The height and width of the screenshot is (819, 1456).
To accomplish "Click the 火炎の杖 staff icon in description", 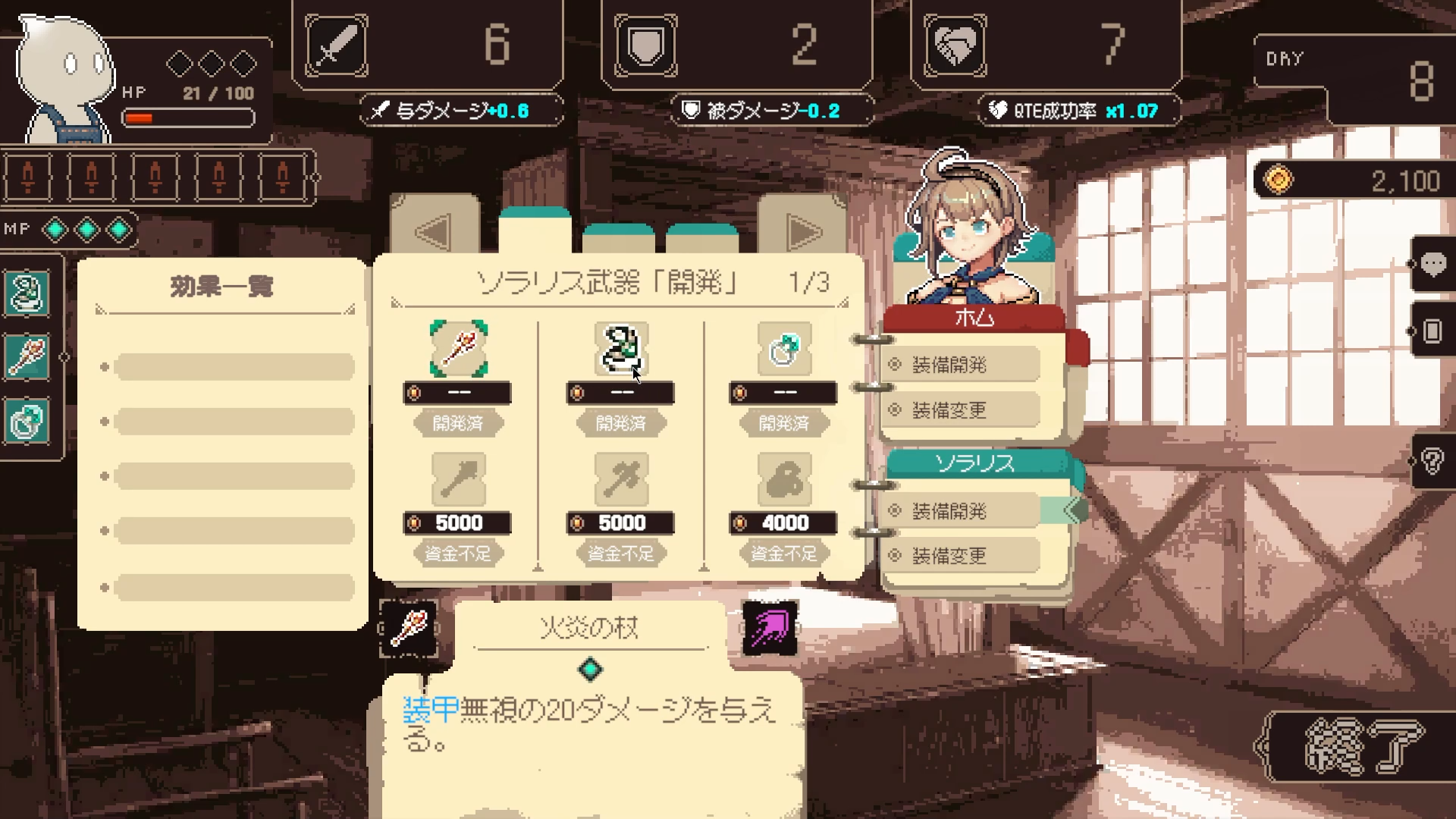I will (409, 628).
